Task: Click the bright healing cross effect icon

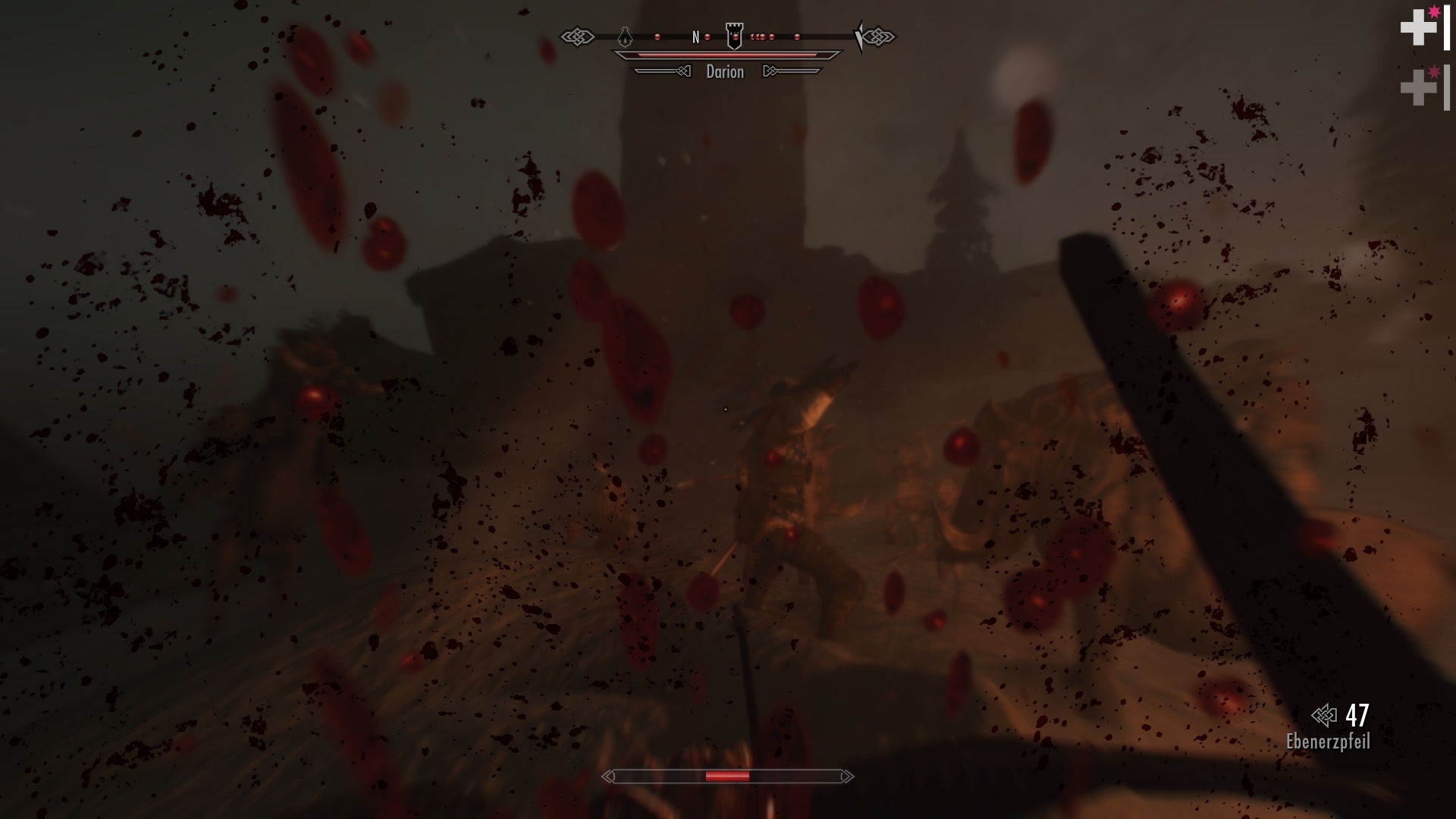Action: coord(1418,29)
